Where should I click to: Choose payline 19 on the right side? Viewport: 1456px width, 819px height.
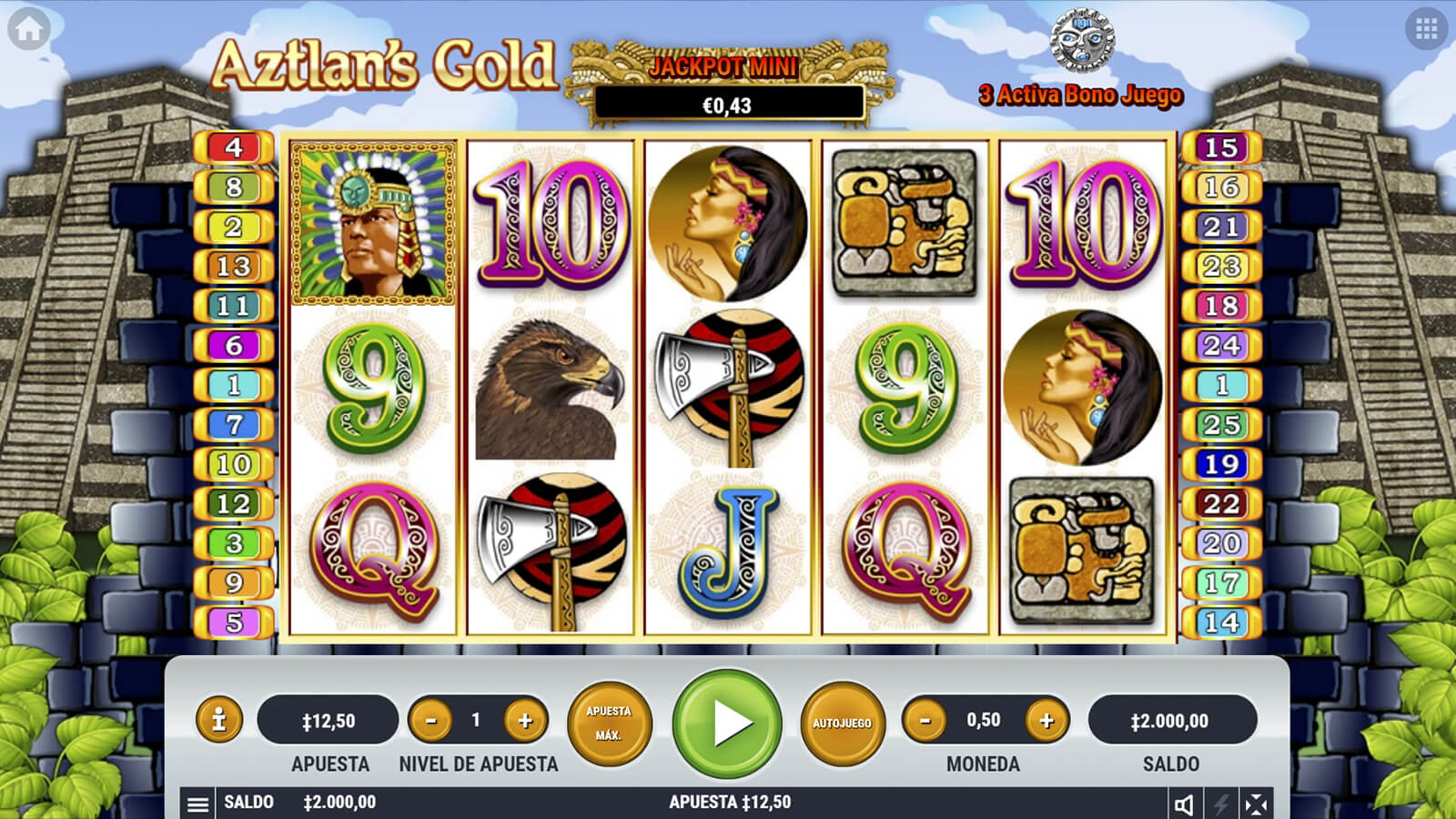pyautogui.click(x=1221, y=464)
